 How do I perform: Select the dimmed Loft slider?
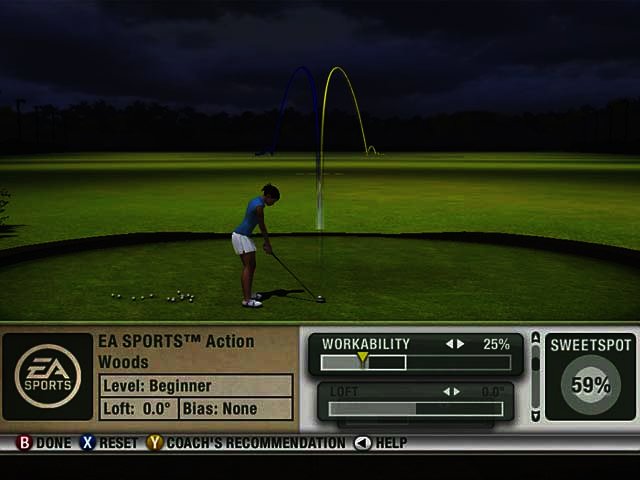pos(415,408)
